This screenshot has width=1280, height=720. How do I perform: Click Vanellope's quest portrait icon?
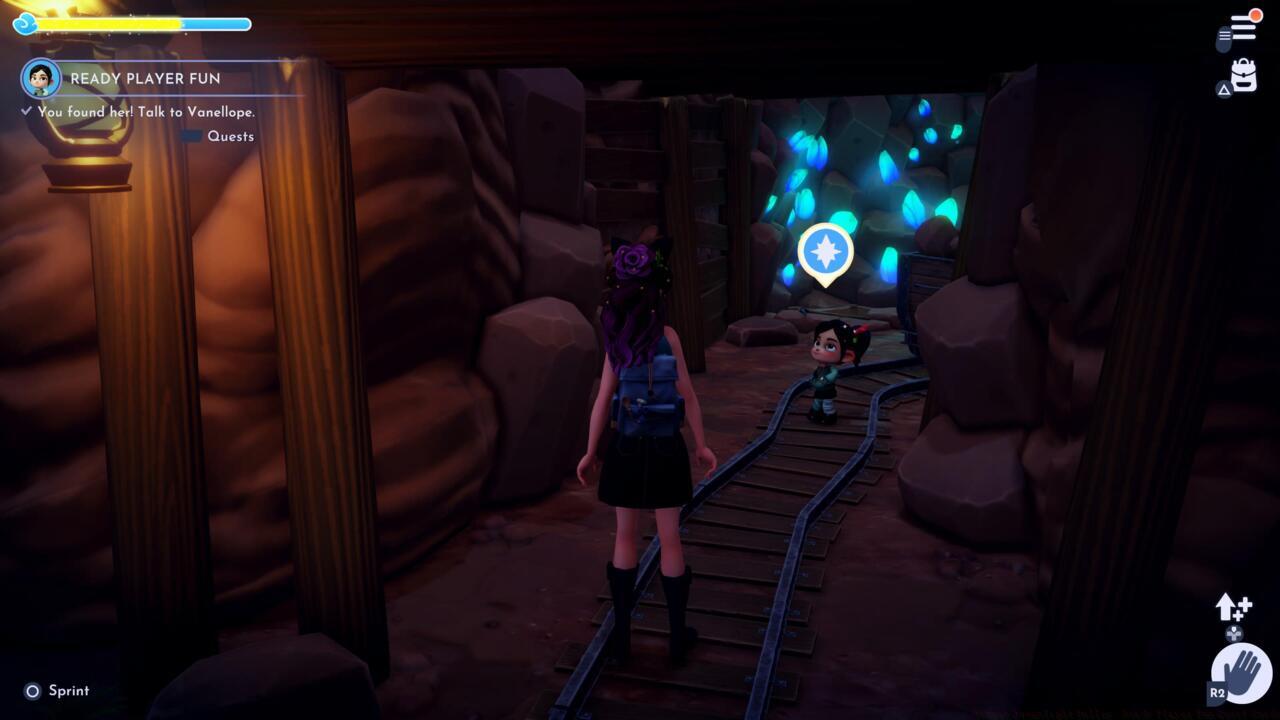coord(40,78)
